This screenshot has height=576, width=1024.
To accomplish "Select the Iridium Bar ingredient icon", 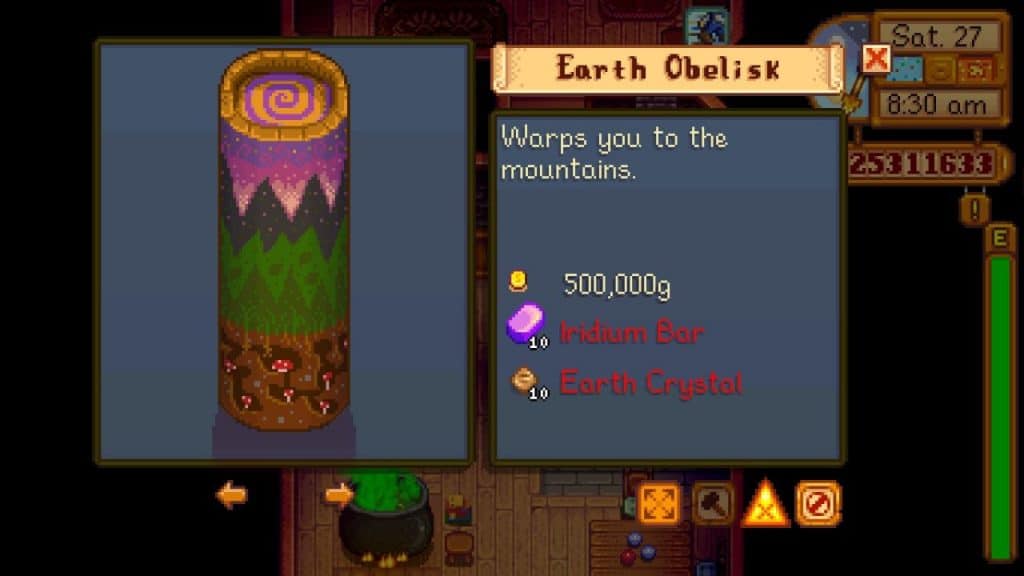I will (526, 326).
